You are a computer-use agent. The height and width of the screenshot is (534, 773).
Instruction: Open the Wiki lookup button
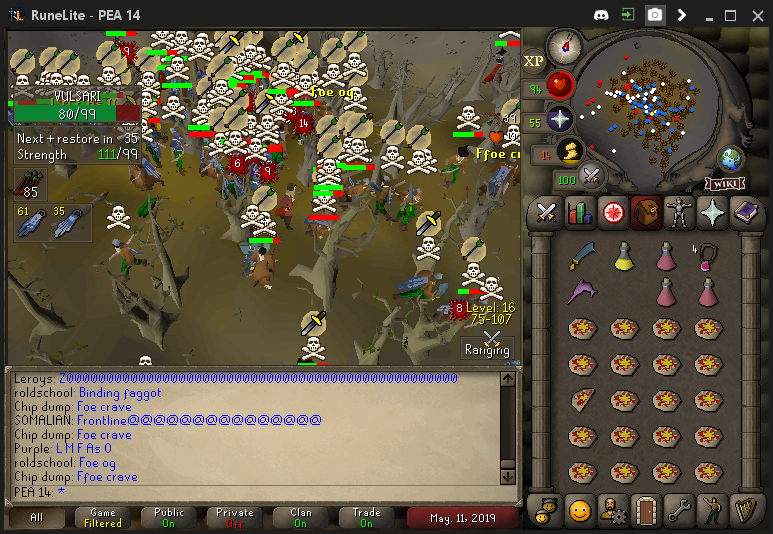pyautogui.click(x=723, y=183)
